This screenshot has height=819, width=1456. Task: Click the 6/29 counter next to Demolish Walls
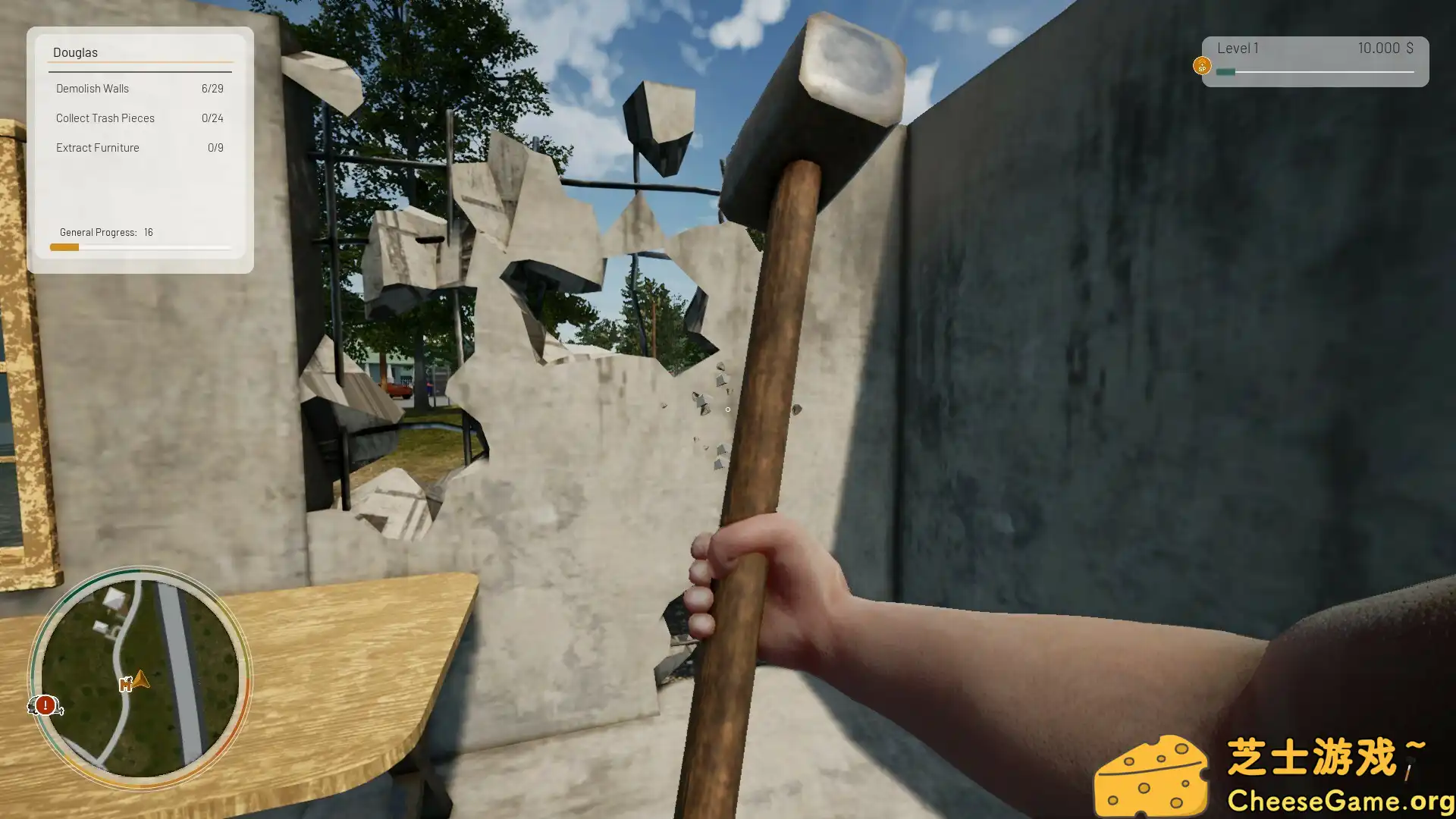(x=213, y=89)
